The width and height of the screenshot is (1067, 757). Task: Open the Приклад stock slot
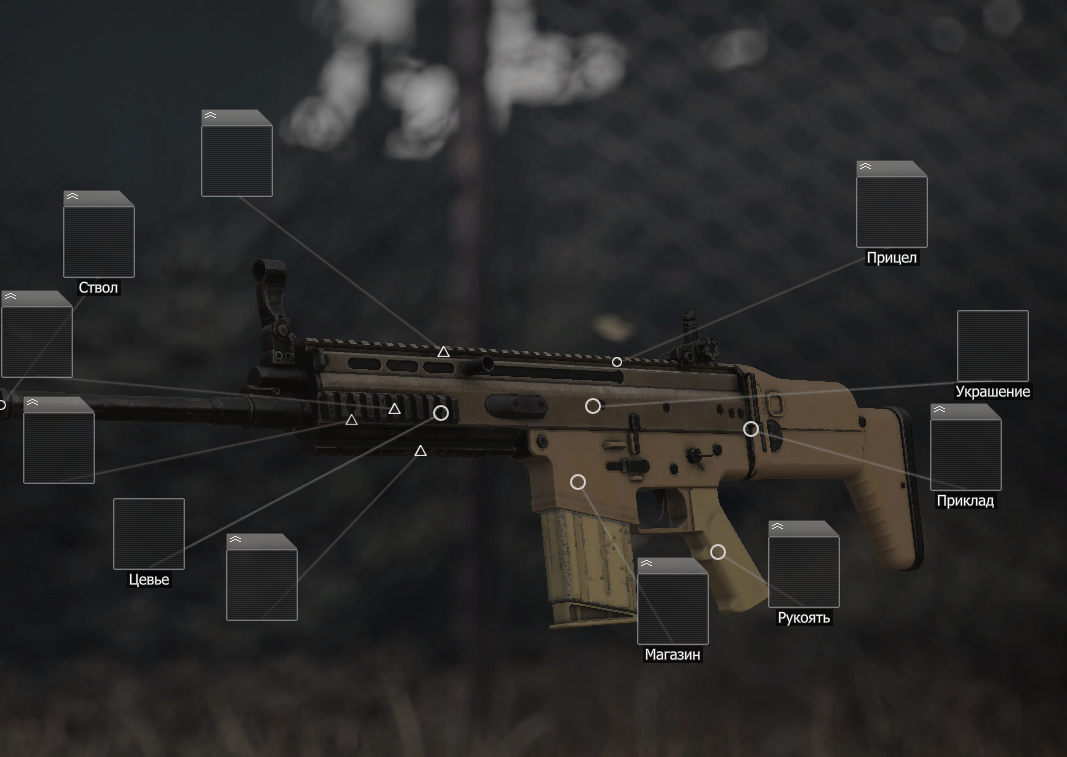(965, 449)
